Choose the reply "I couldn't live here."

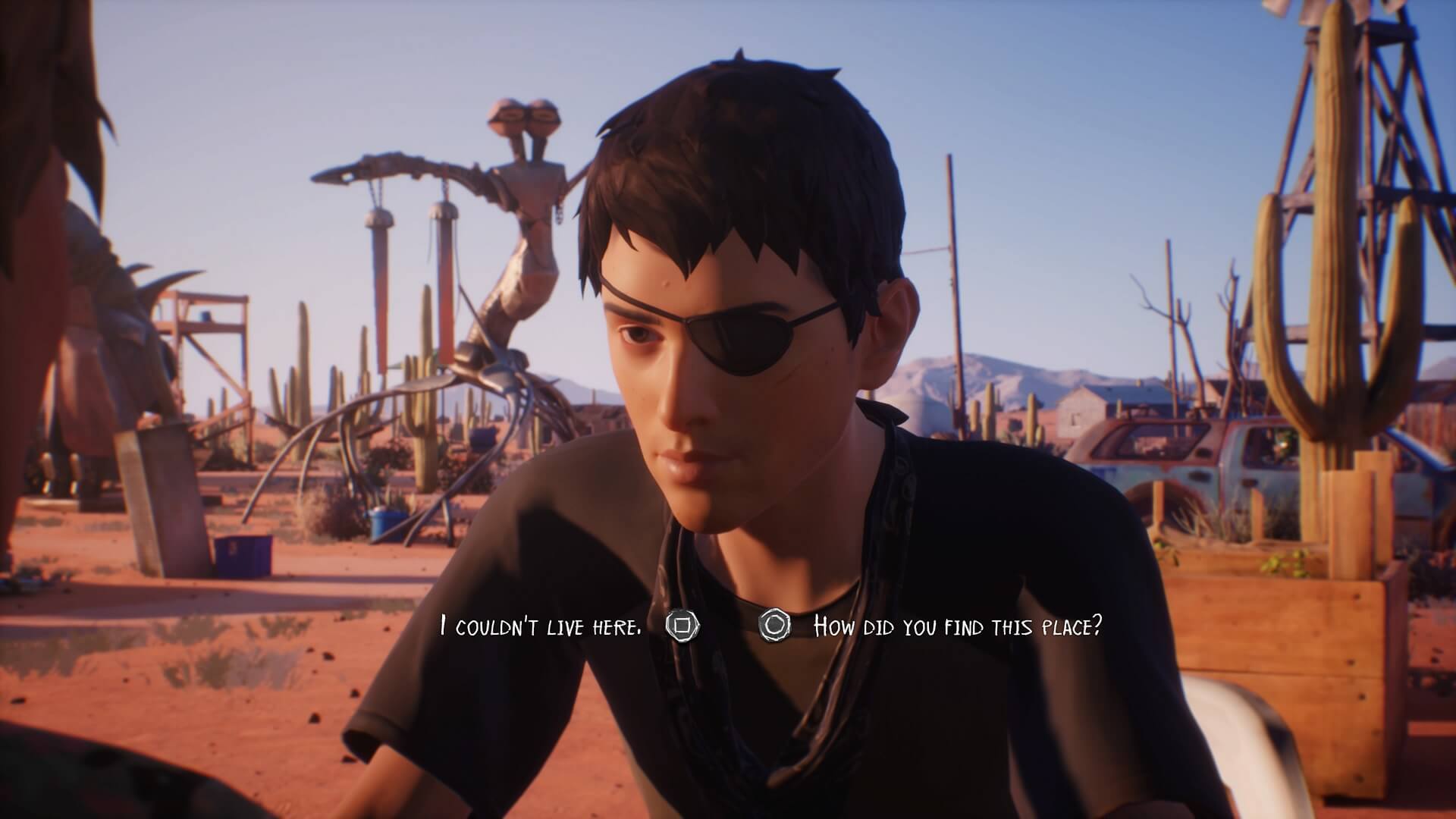pyautogui.click(x=541, y=626)
